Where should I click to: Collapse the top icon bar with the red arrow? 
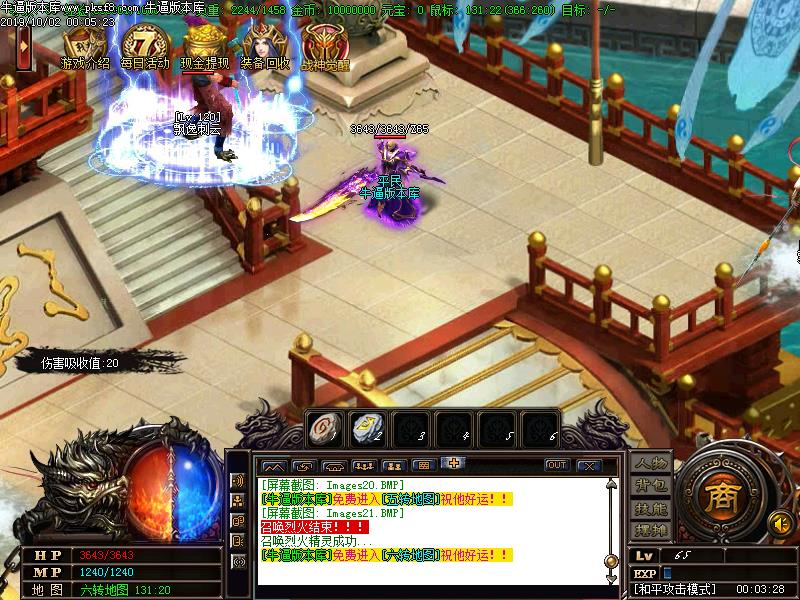point(21,43)
